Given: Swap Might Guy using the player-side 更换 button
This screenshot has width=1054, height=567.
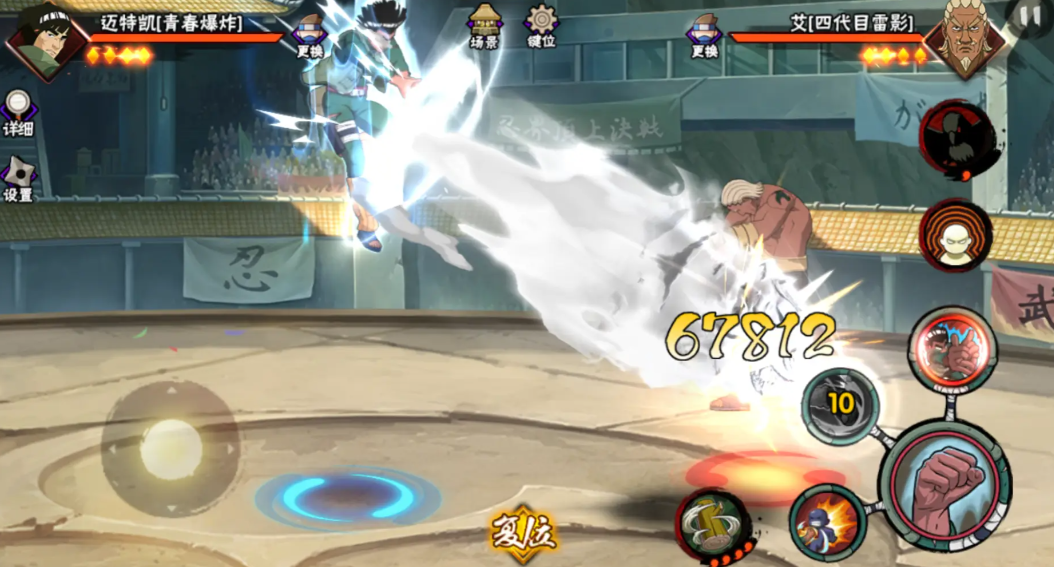Looking at the screenshot, I should 310,36.
